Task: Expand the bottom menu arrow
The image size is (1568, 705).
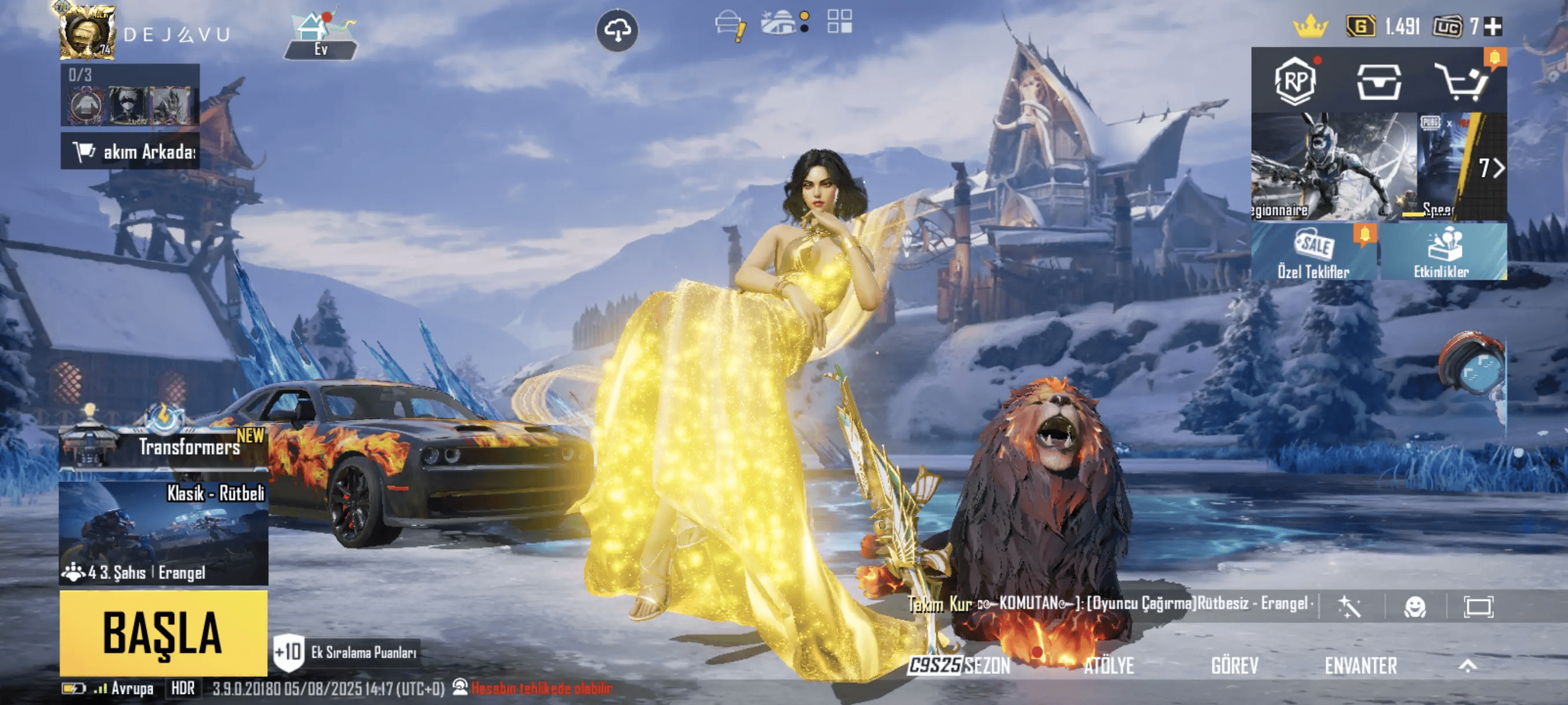Action: click(x=1467, y=666)
